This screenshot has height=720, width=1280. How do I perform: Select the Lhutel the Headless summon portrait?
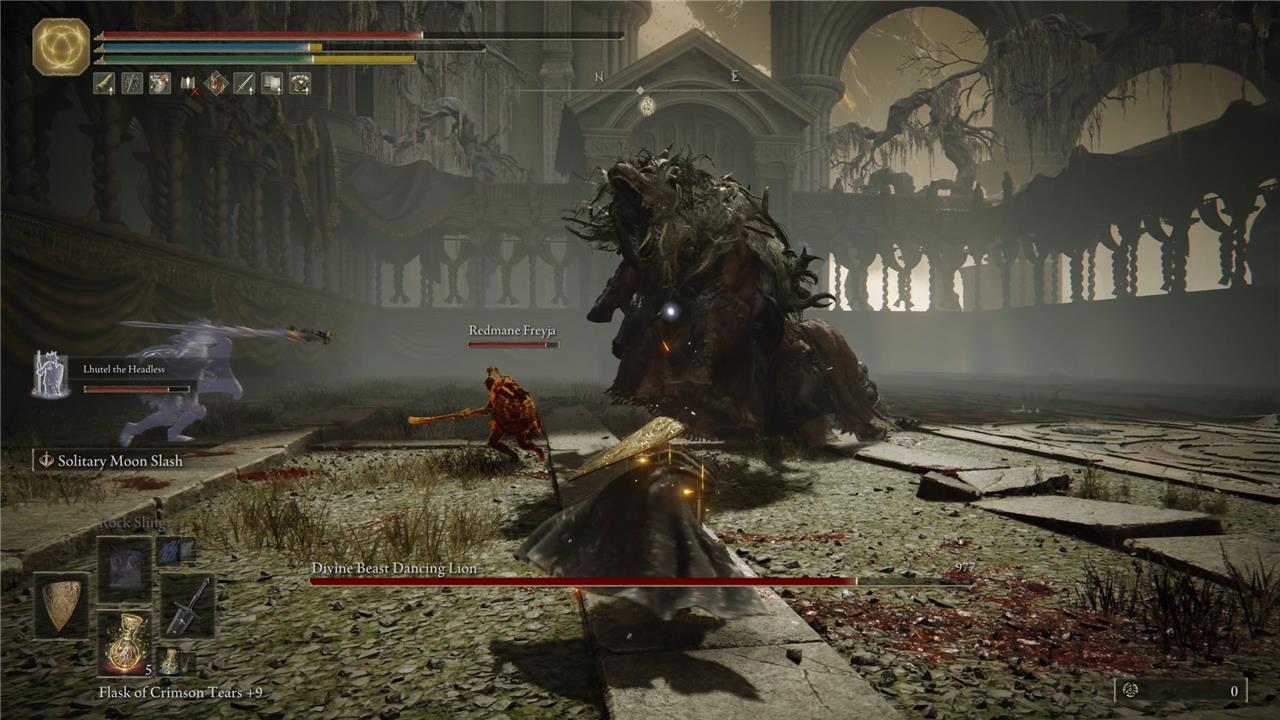point(50,375)
